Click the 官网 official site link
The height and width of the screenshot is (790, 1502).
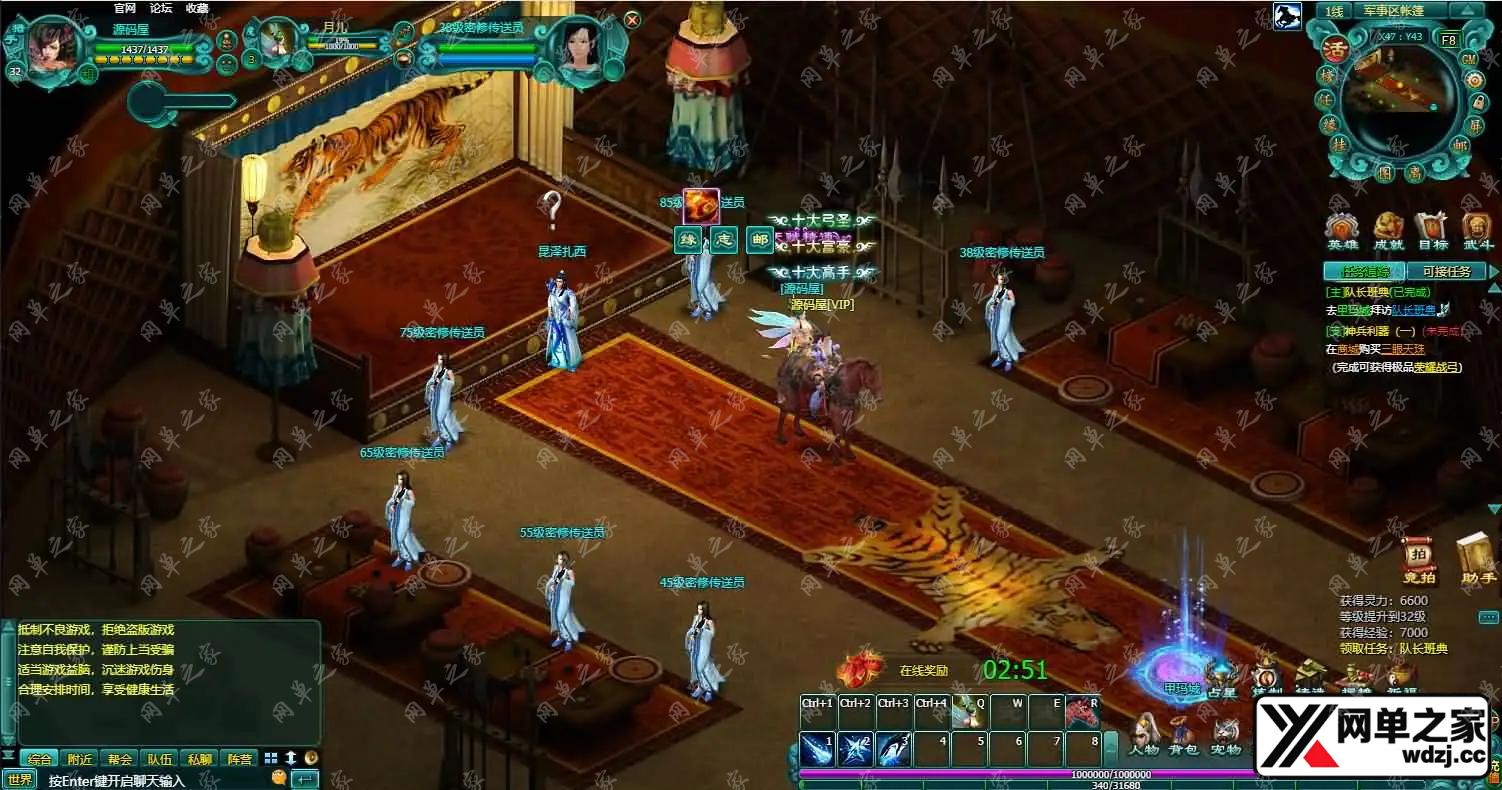click(125, 8)
